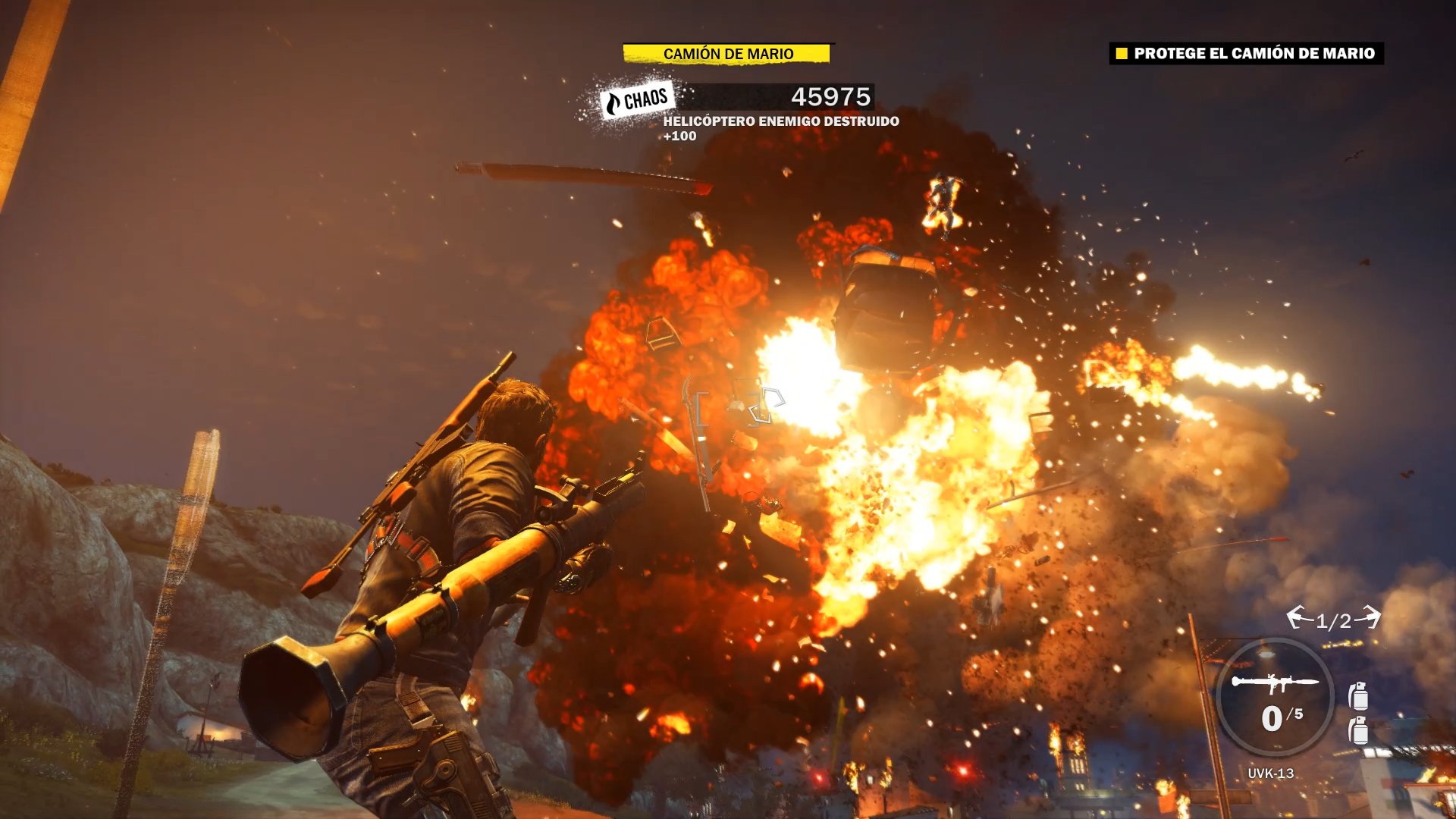Click the right-pointing weapon switch arrow
The image size is (1456, 819).
point(1370,617)
